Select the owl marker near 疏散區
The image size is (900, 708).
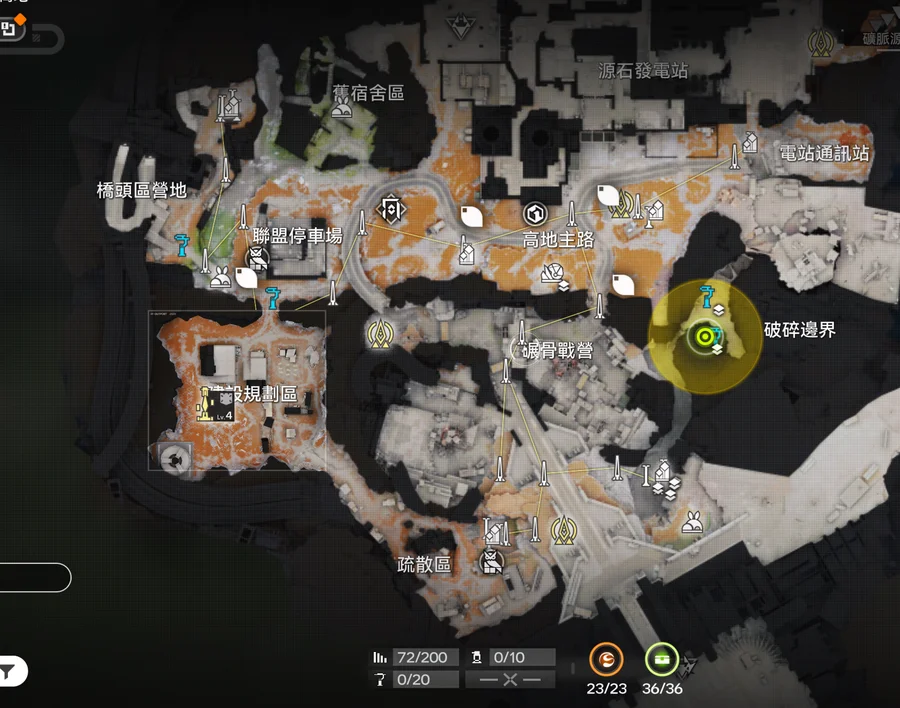coord(490,562)
